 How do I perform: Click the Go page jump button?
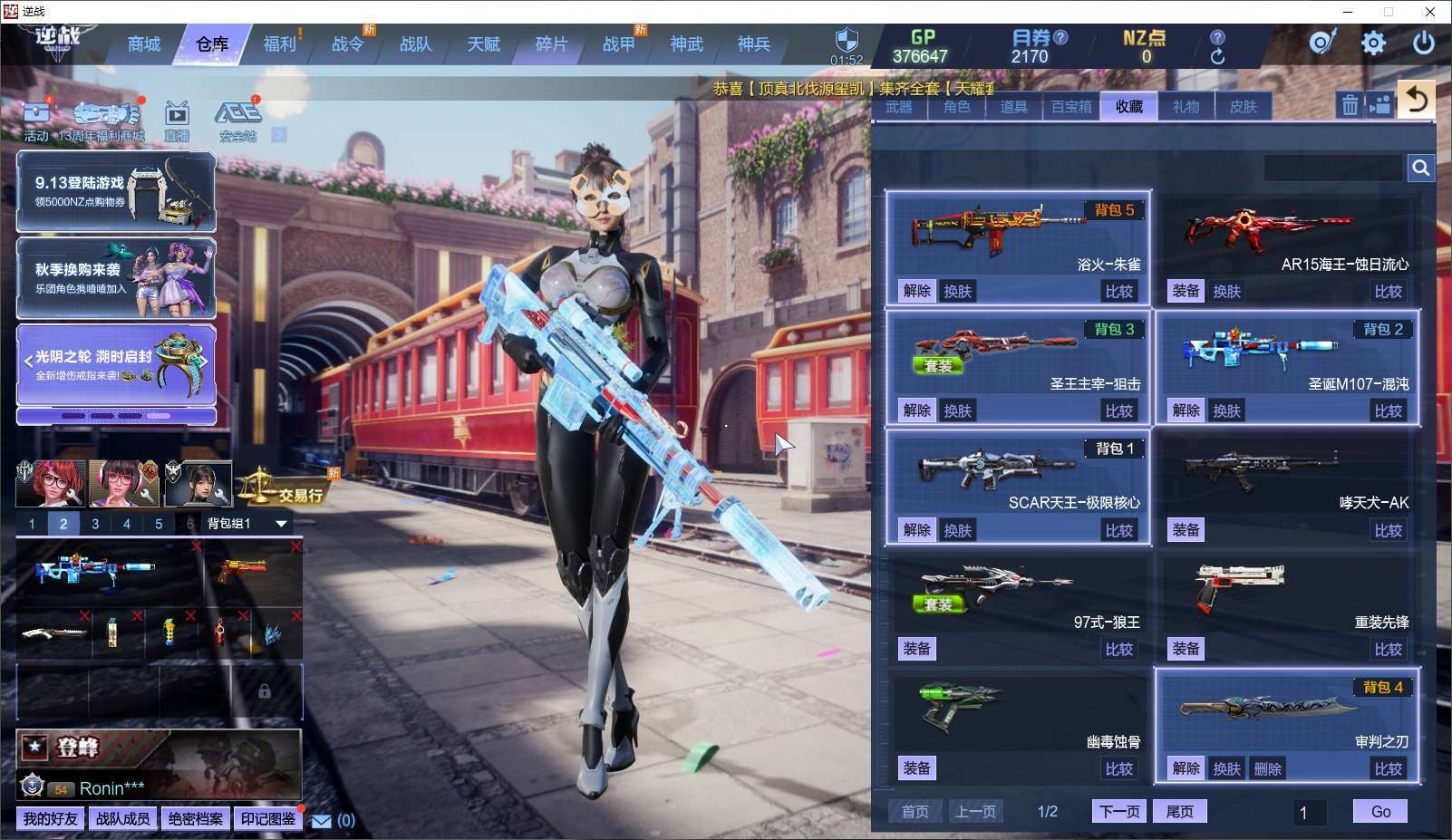tap(1380, 811)
